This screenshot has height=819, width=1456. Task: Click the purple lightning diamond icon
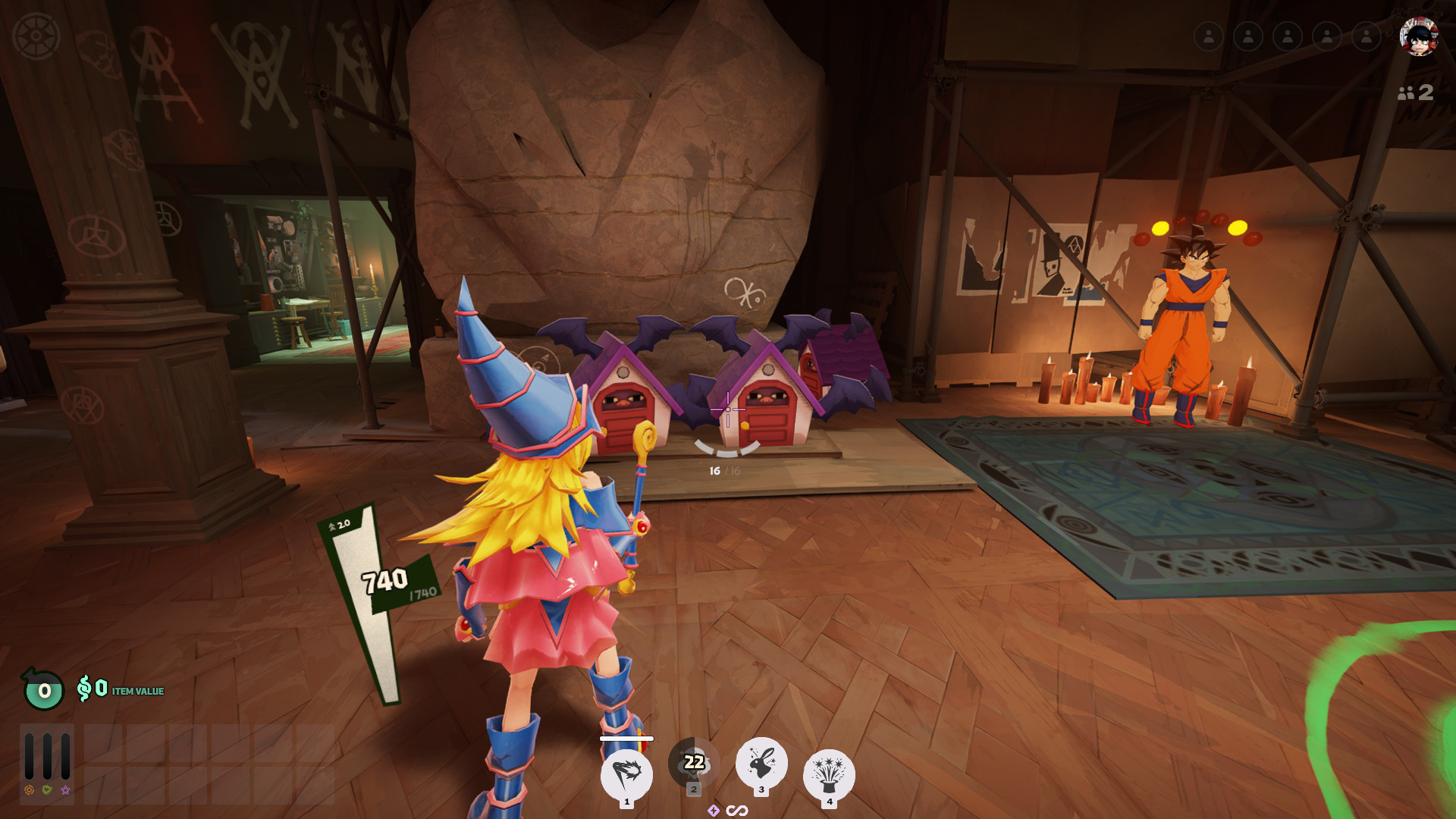(714, 811)
